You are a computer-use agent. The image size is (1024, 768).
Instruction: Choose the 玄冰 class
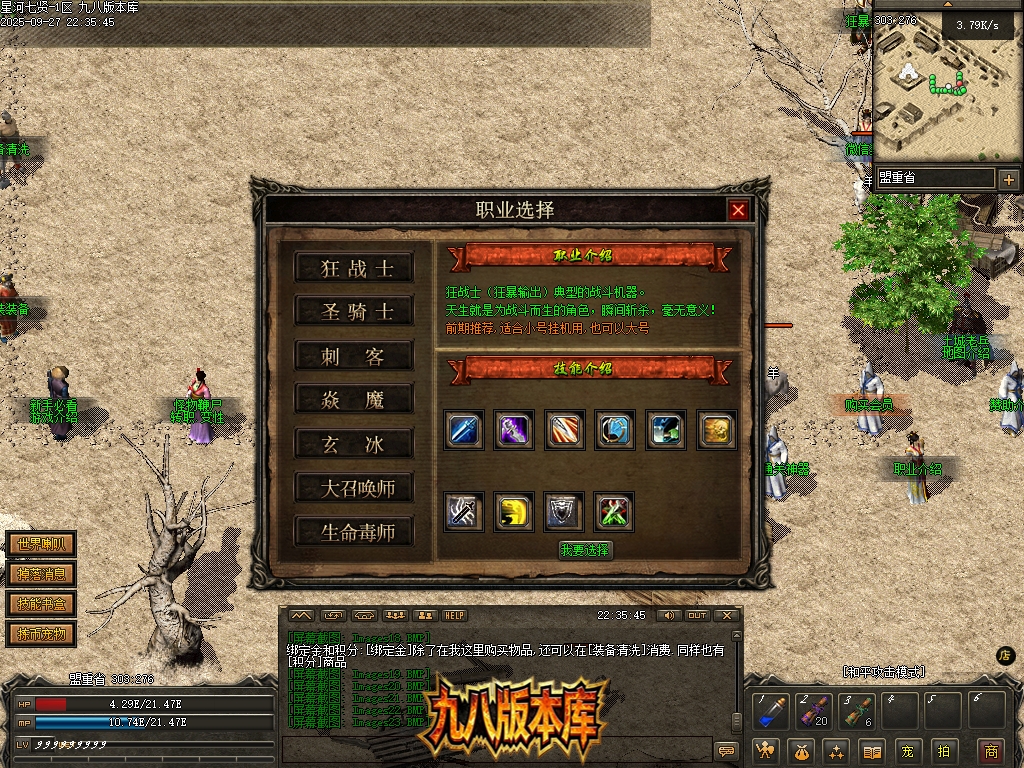click(354, 444)
